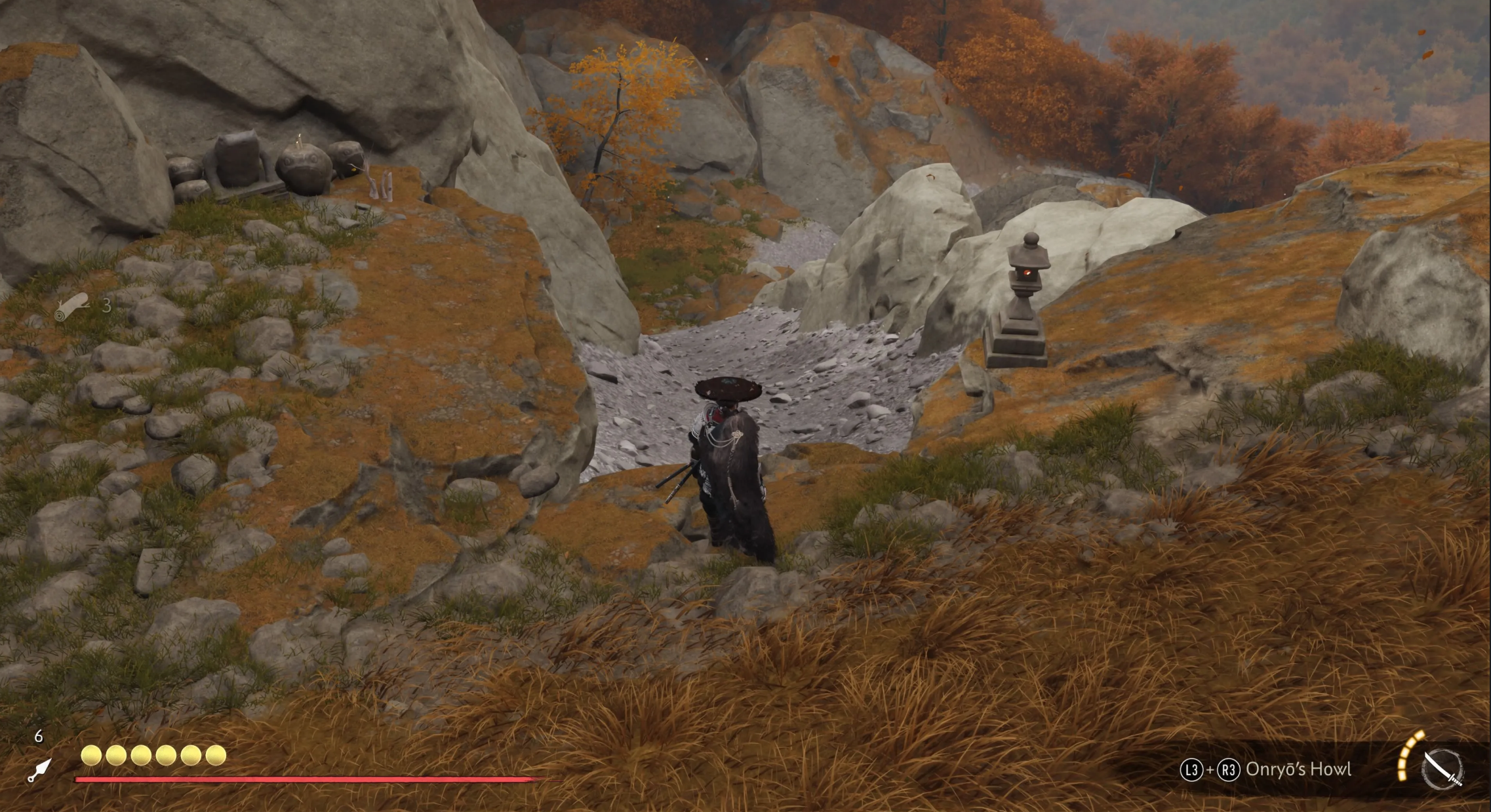The height and width of the screenshot is (812, 1491).
Task: Select the kunai quickfire weapon icon
Action: click(41, 769)
